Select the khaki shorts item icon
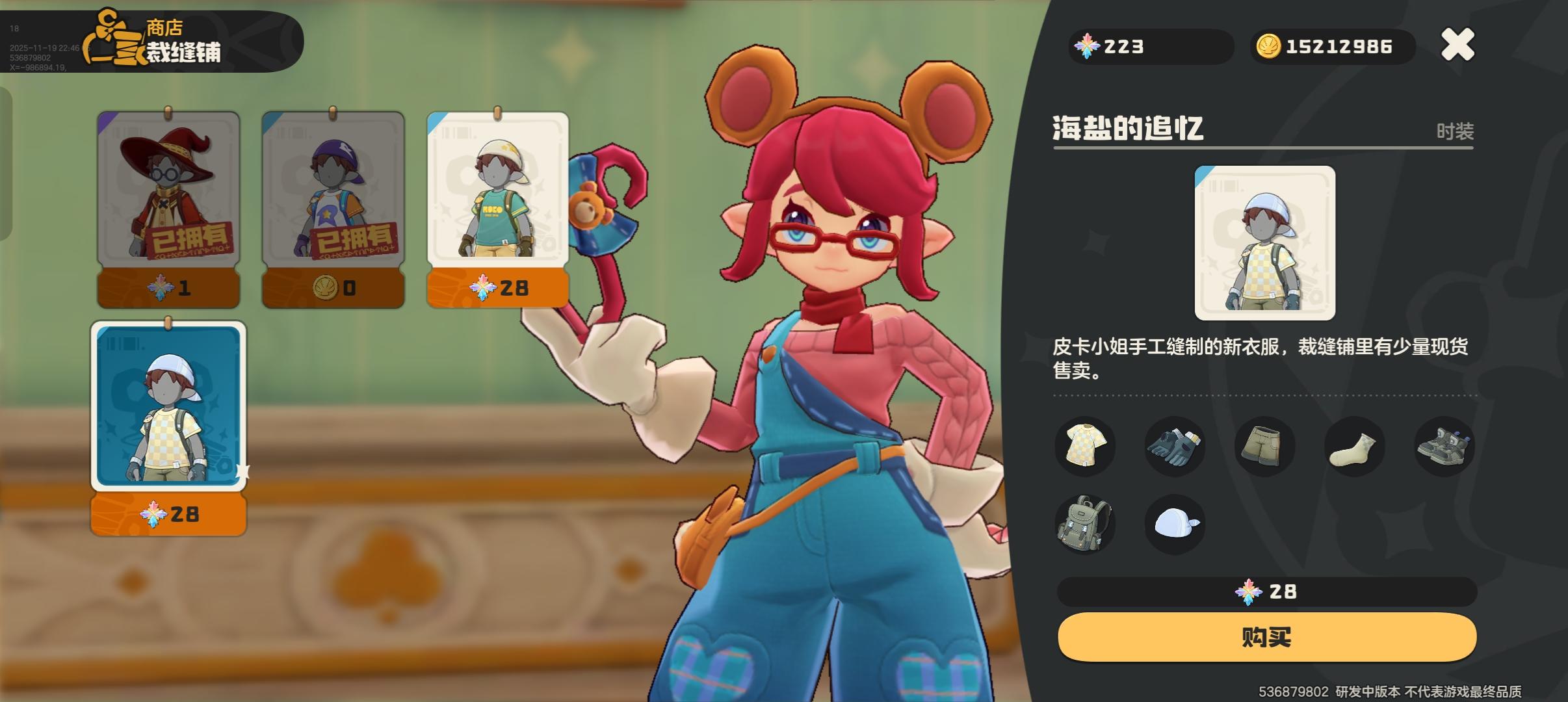This screenshot has width=1568, height=702. pyautogui.click(x=1264, y=446)
